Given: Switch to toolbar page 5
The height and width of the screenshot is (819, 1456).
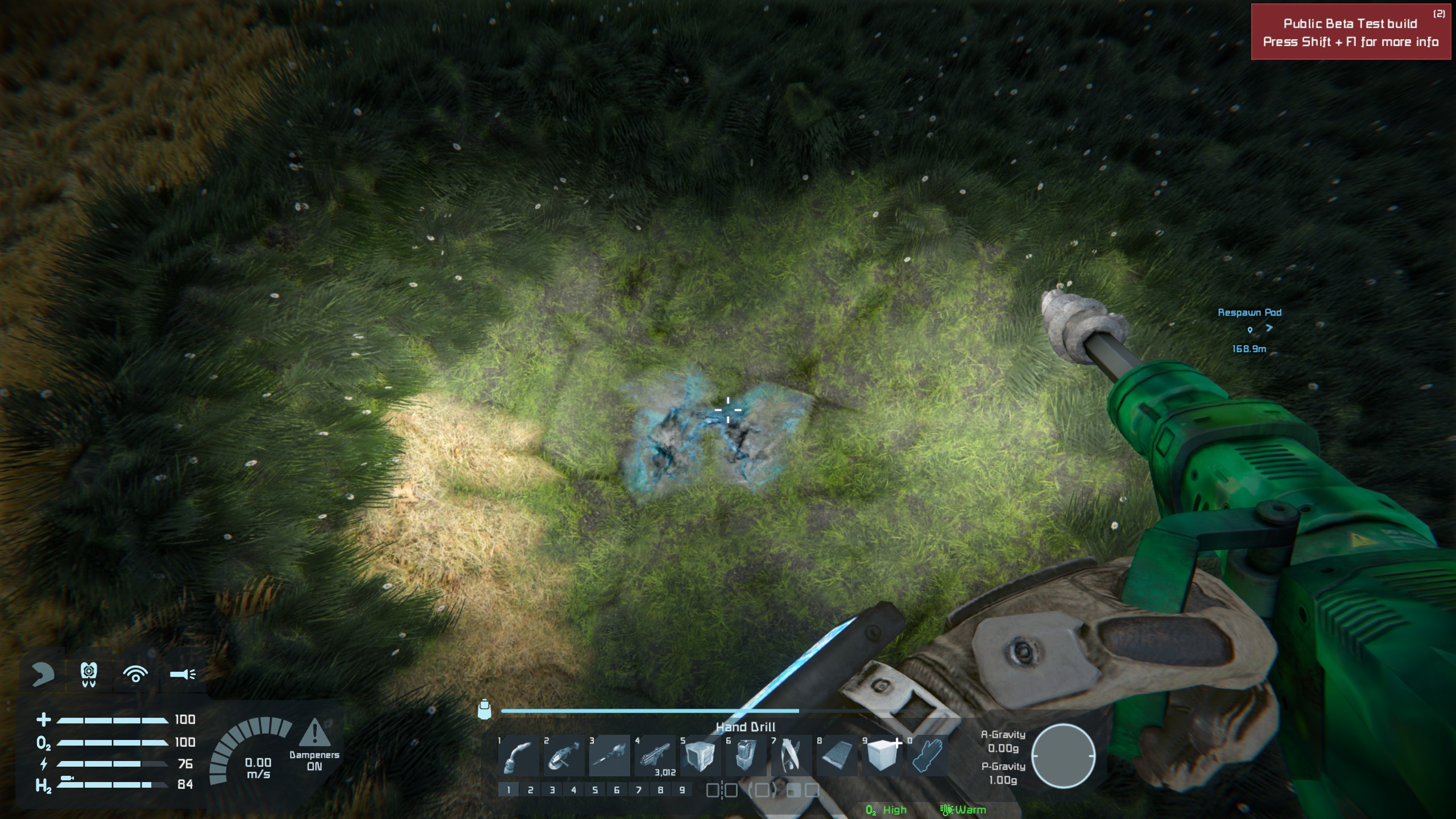Looking at the screenshot, I should point(595,790).
